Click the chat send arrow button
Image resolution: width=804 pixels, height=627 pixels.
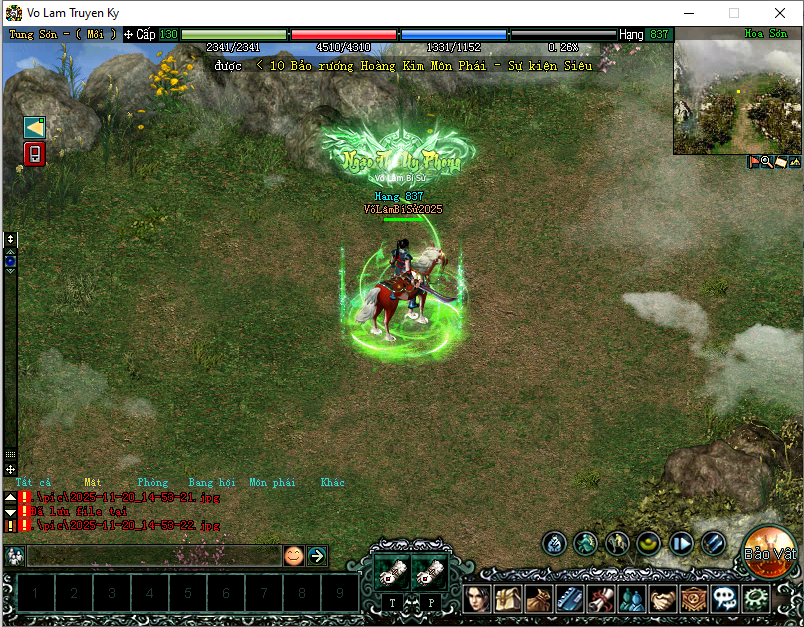[x=317, y=555]
